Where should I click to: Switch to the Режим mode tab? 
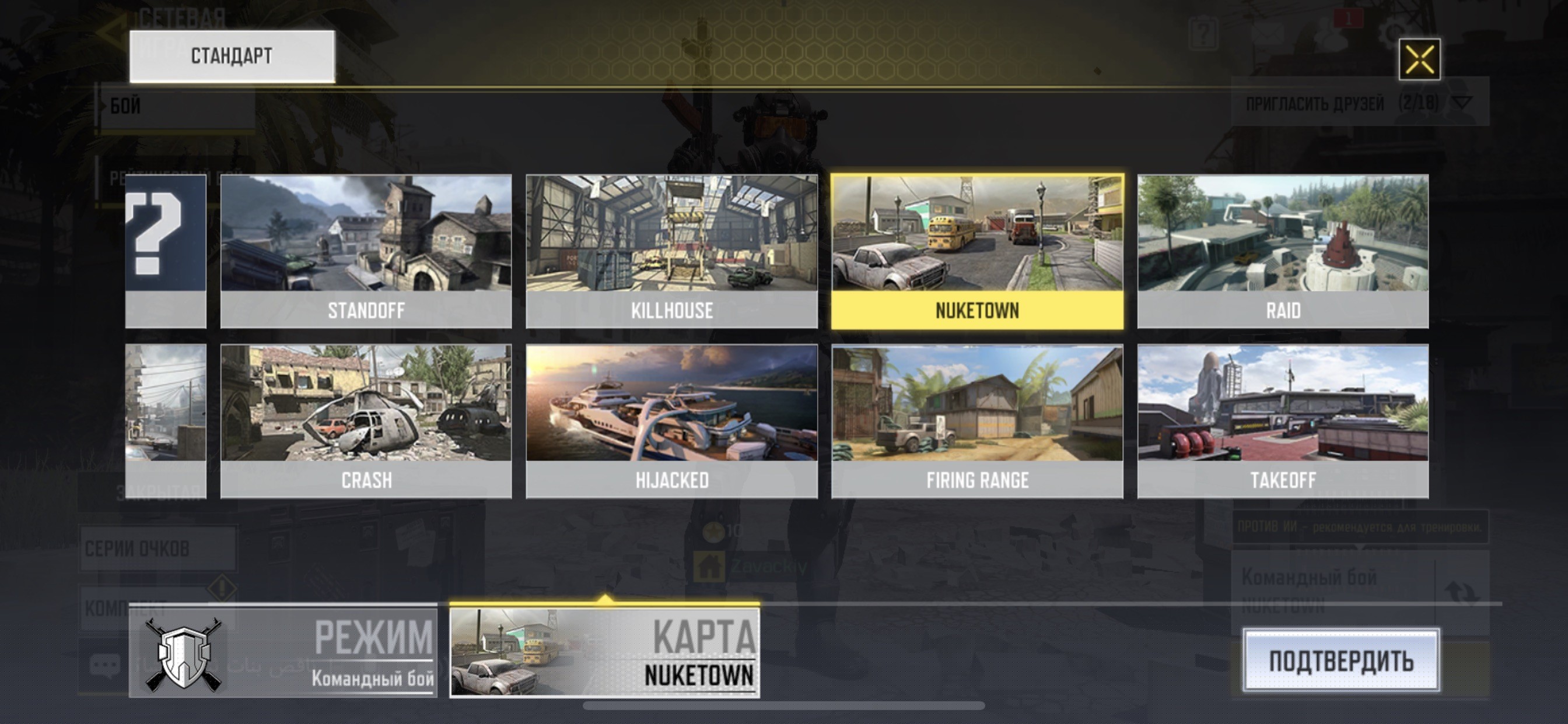(x=283, y=652)
